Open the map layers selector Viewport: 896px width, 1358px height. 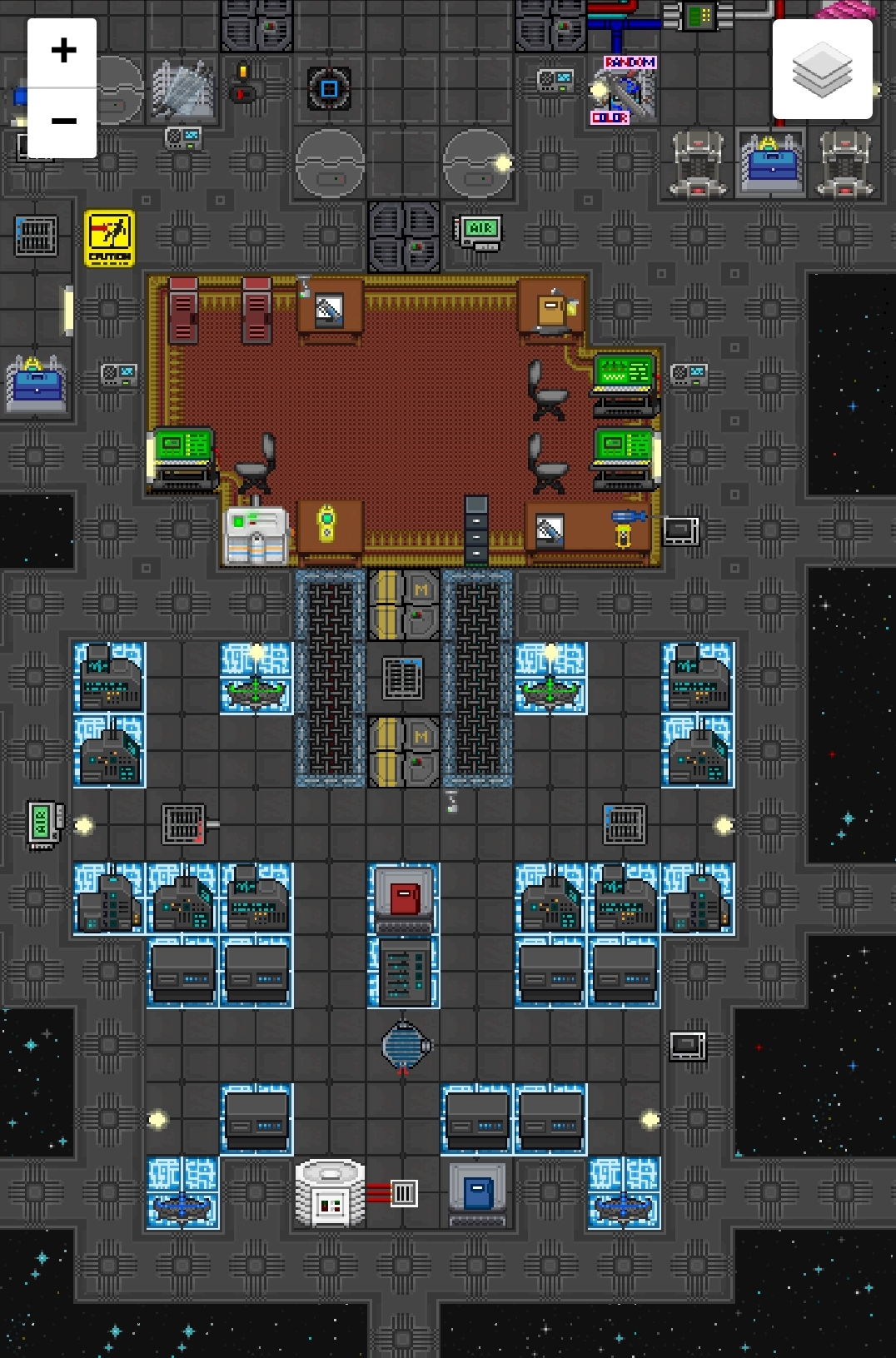(822, 70)
